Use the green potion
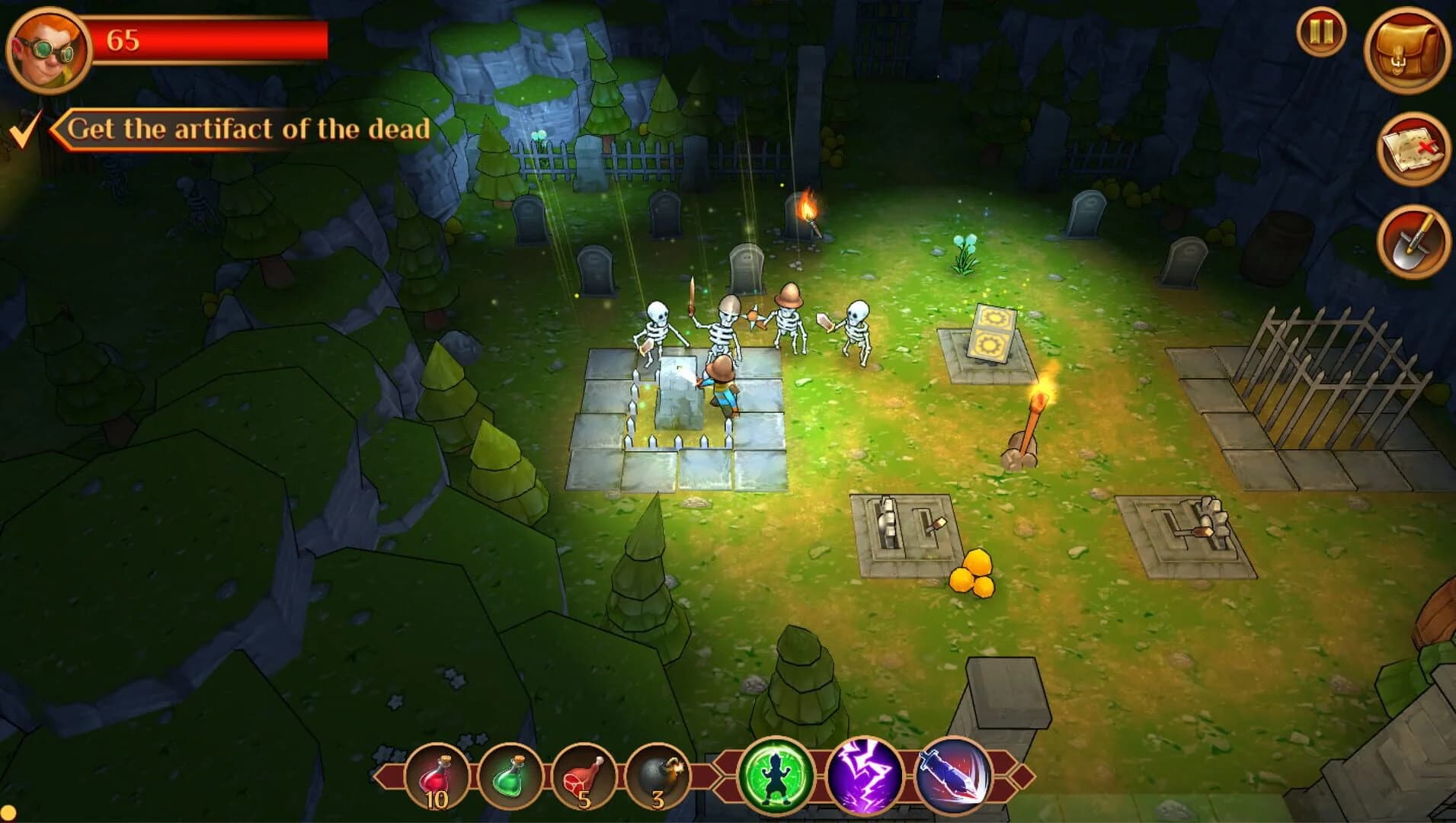 512,776
